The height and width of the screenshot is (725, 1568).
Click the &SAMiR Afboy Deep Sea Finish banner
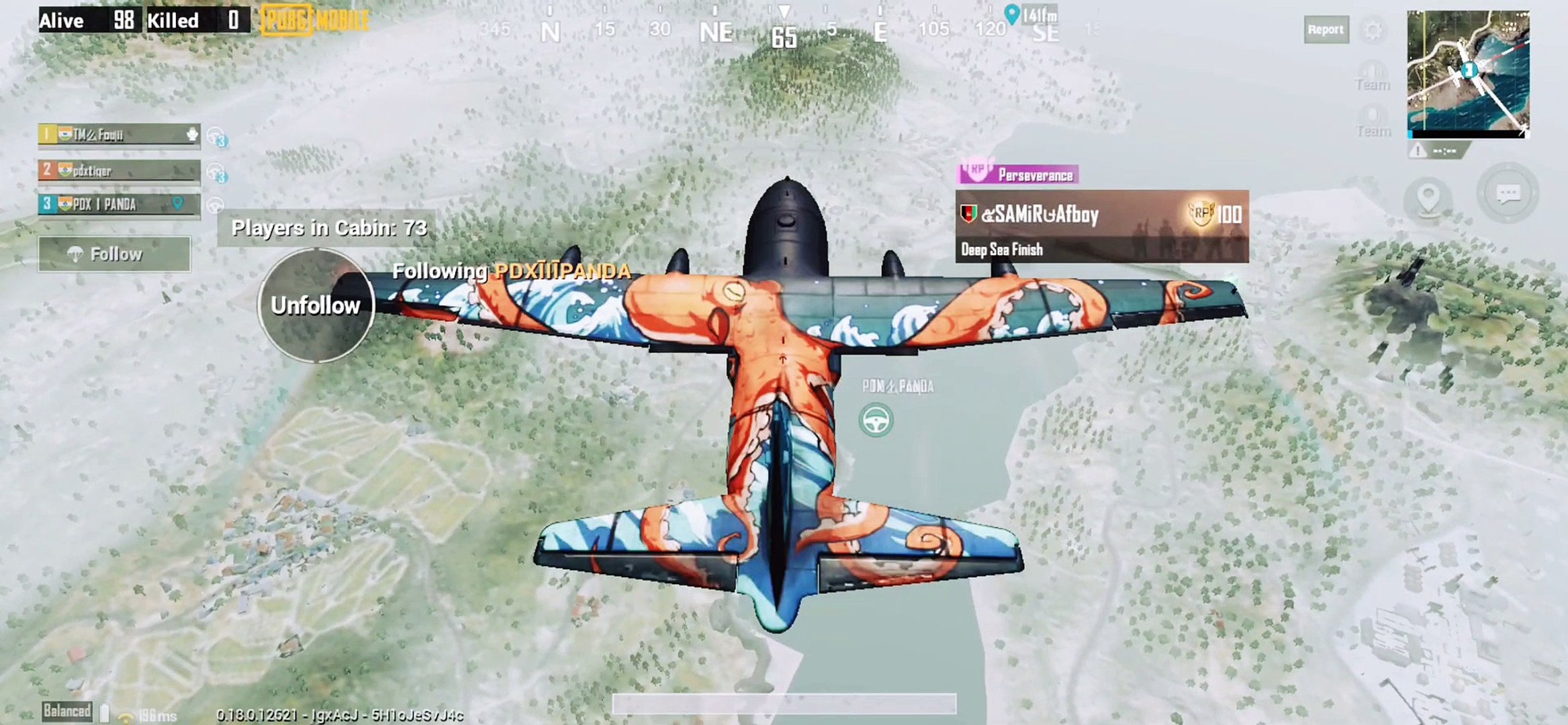[x=1101, y=226]
